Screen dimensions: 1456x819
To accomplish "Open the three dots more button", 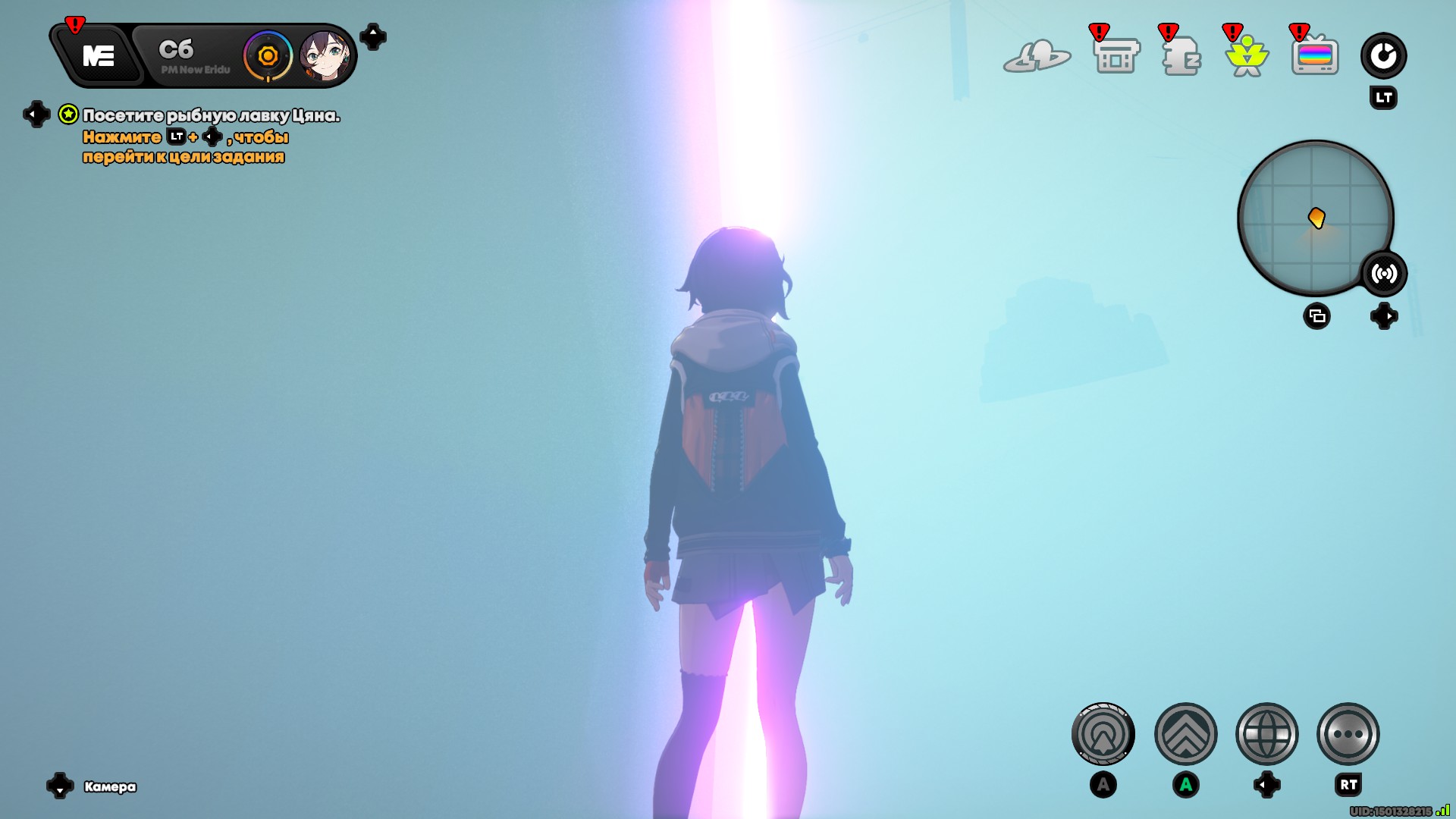I will point(1348,734).
